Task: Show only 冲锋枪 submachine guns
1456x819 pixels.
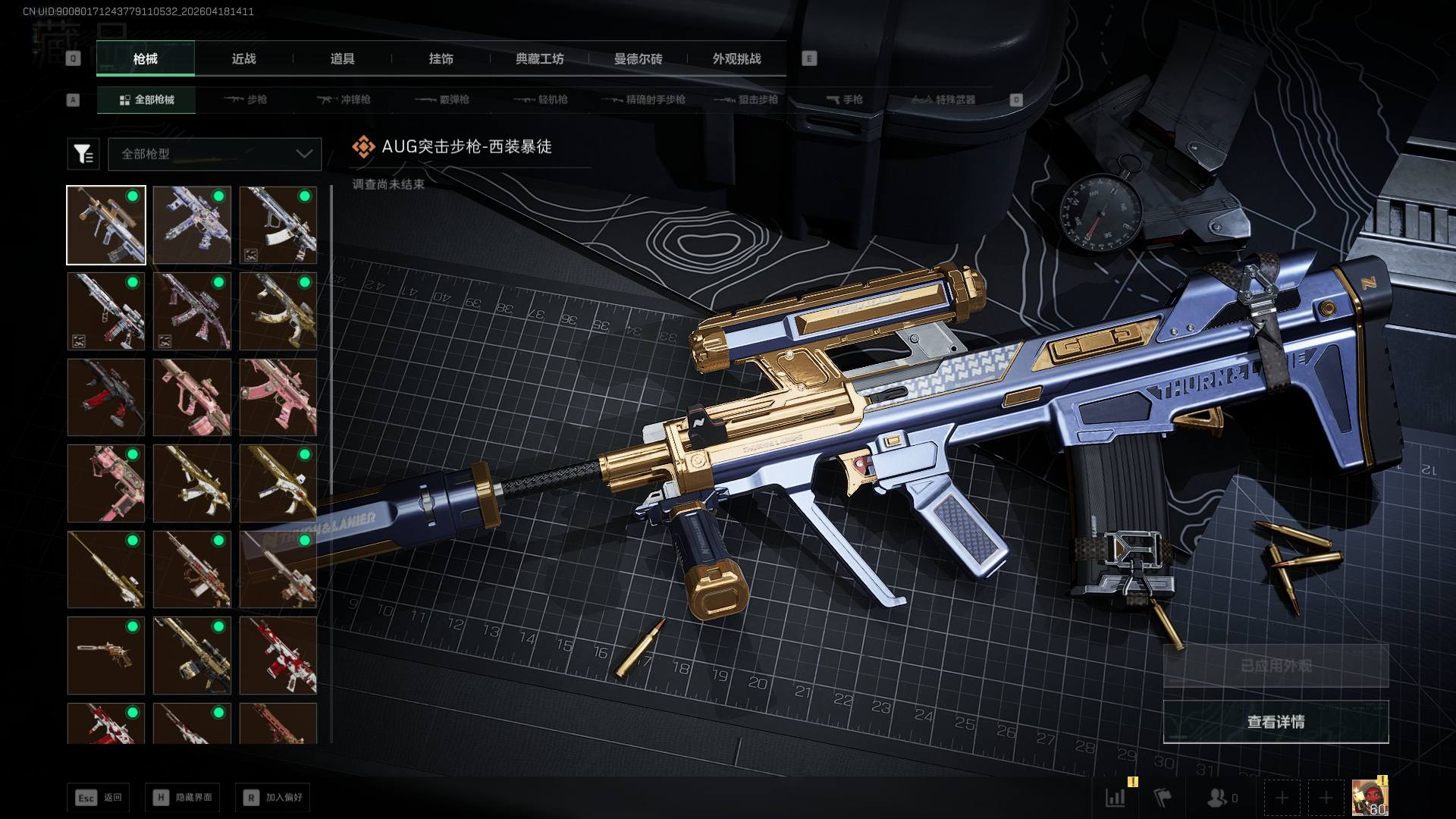Action: point(344,99)
